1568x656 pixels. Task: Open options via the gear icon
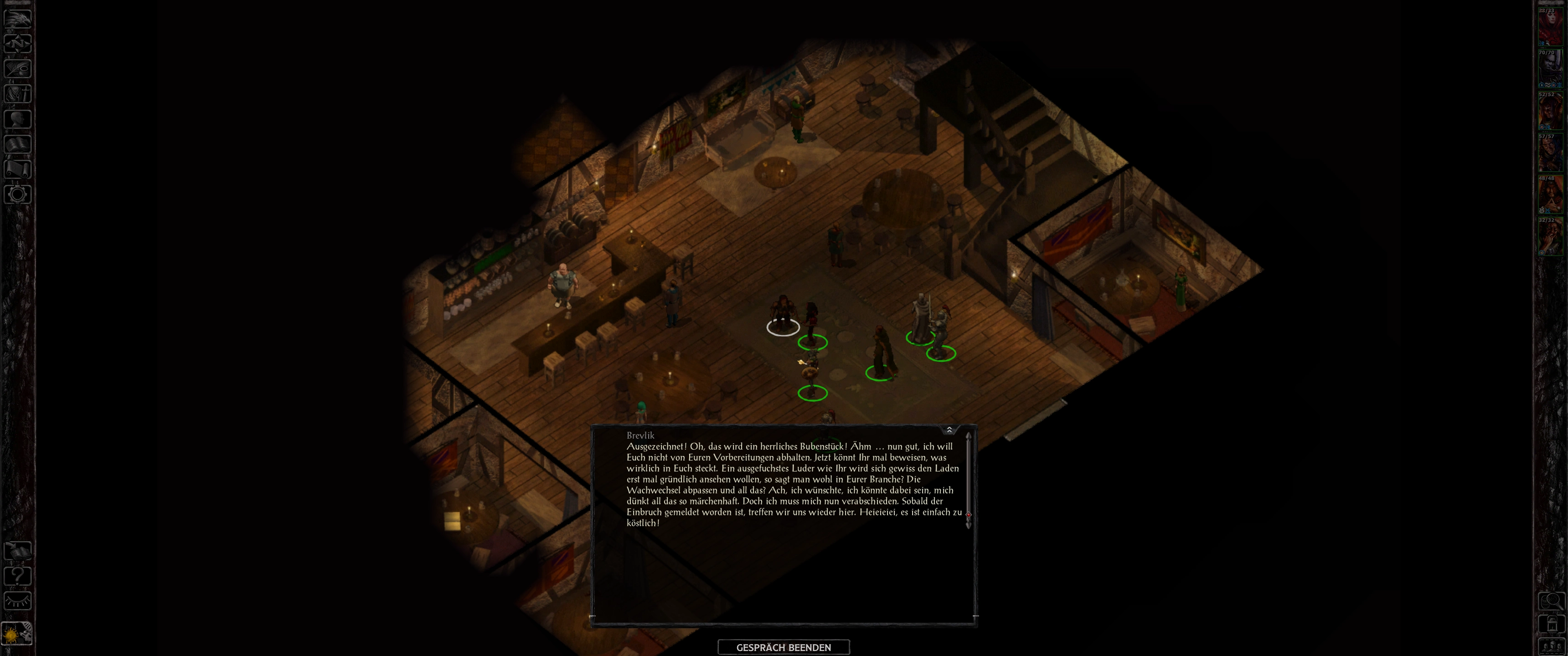click(x=18, y=195)
